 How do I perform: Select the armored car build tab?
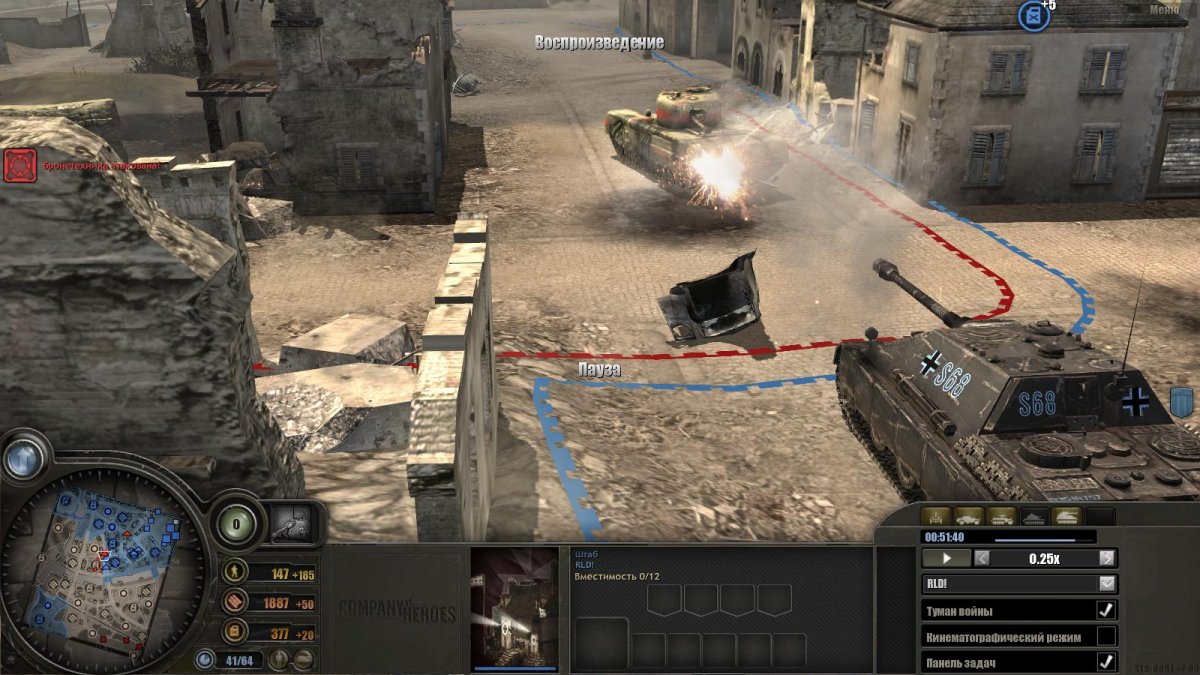pos(968,517)
